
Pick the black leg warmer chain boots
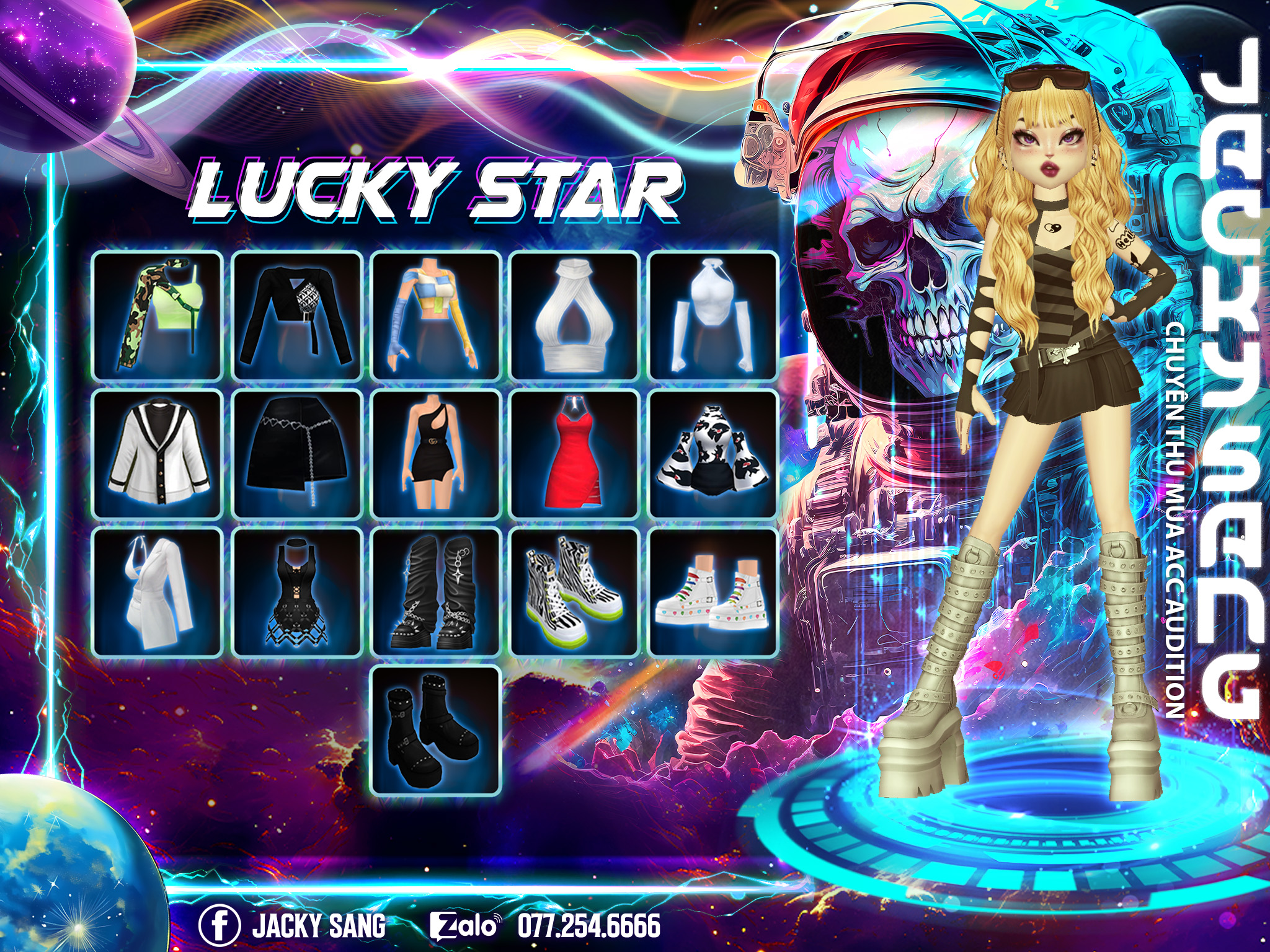click(436, 593)
